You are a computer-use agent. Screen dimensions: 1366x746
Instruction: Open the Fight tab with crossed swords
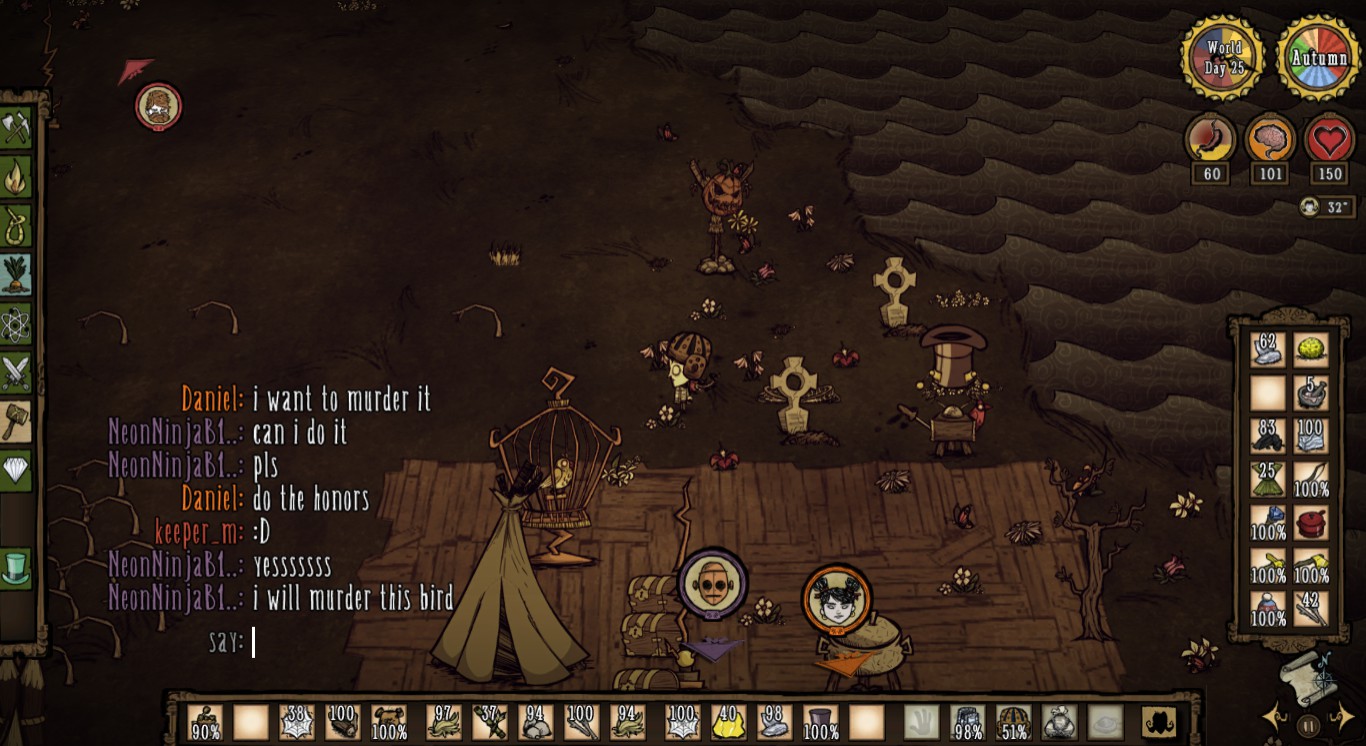(16, 373)
